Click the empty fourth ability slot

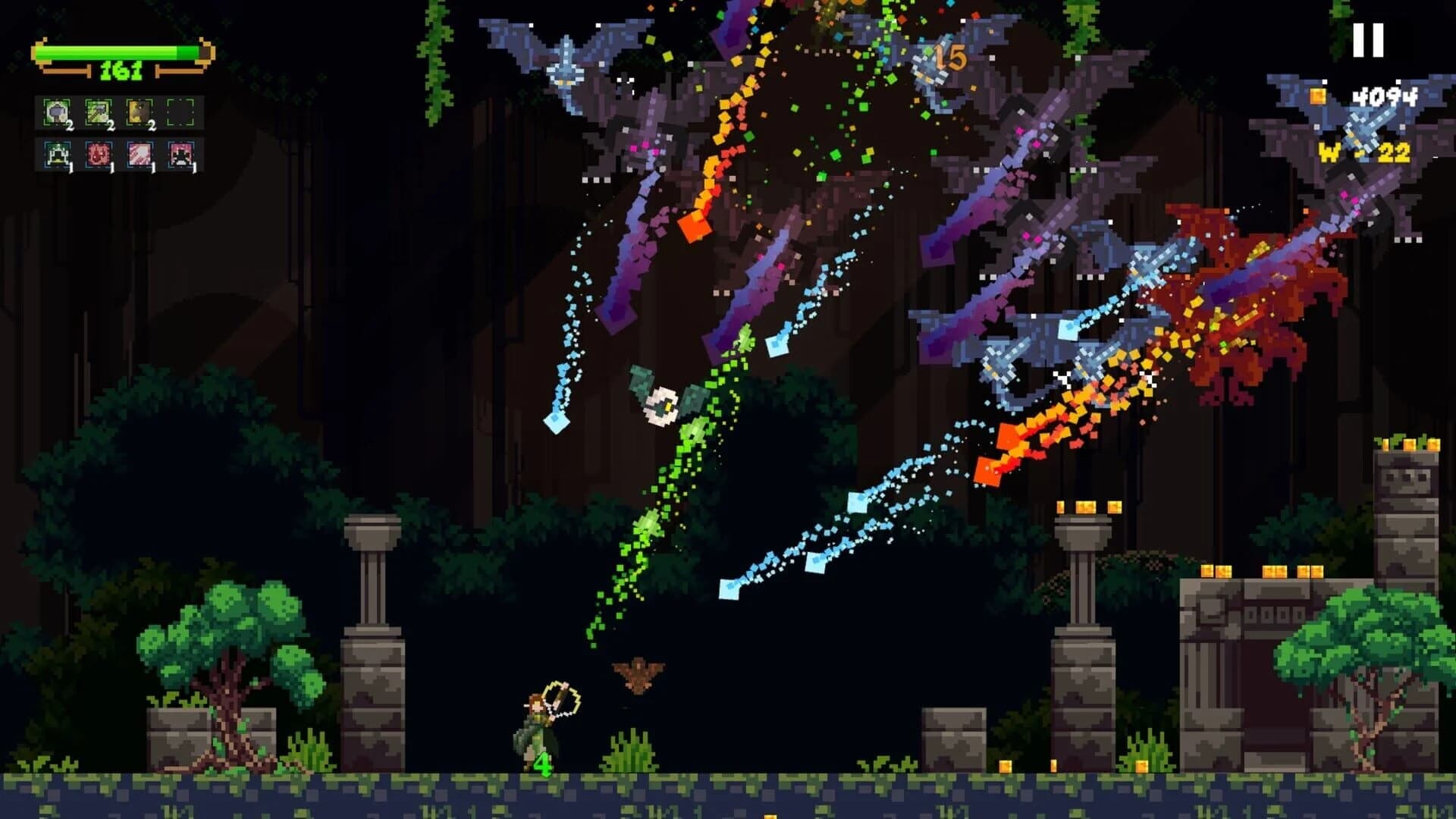(x=180, y=112)
